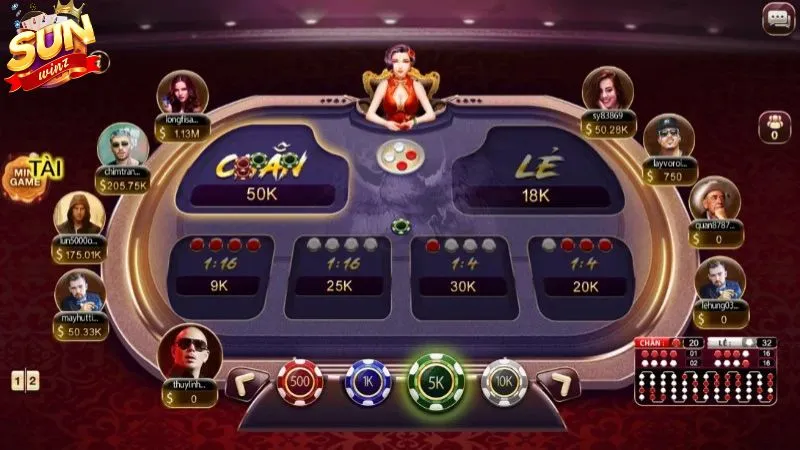Open layvoroi's player avatar
The image size is (800, 450).
(668, 138)
